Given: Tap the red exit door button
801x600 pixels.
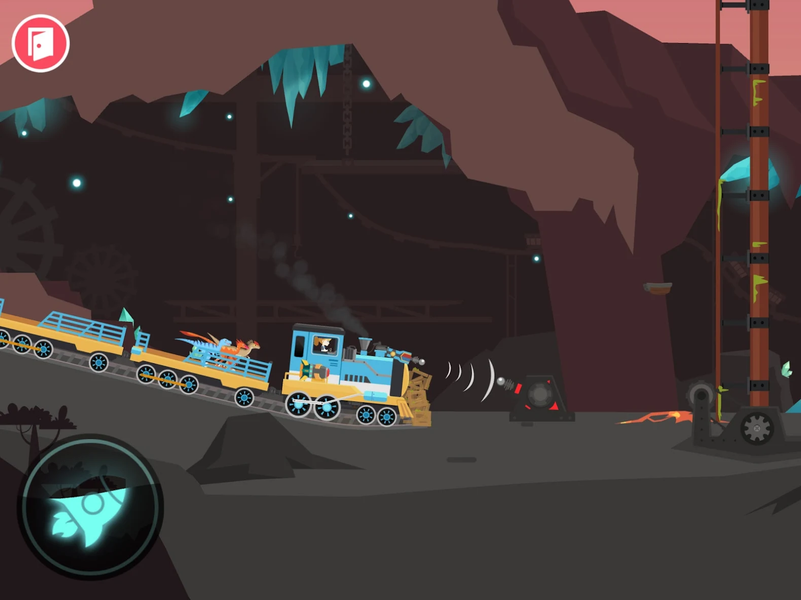Looking at the screenshot, I should coord(40,43).
